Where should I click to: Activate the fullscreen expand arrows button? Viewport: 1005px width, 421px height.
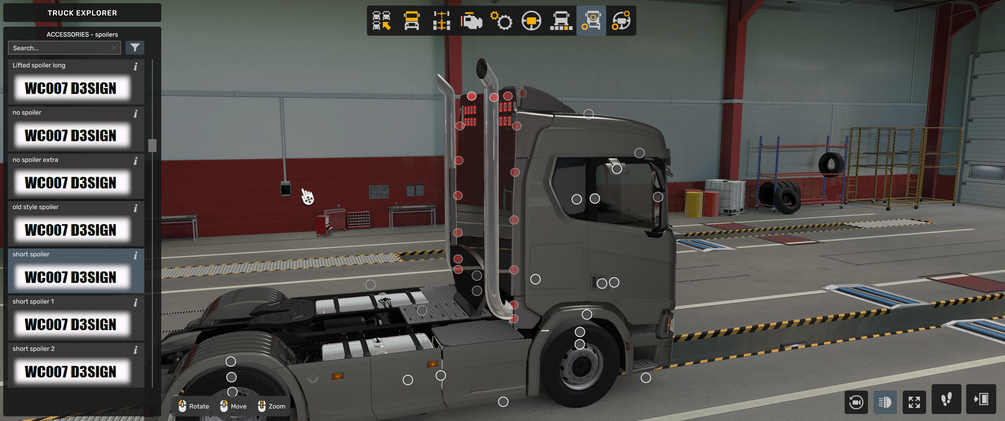coord(914,402)
